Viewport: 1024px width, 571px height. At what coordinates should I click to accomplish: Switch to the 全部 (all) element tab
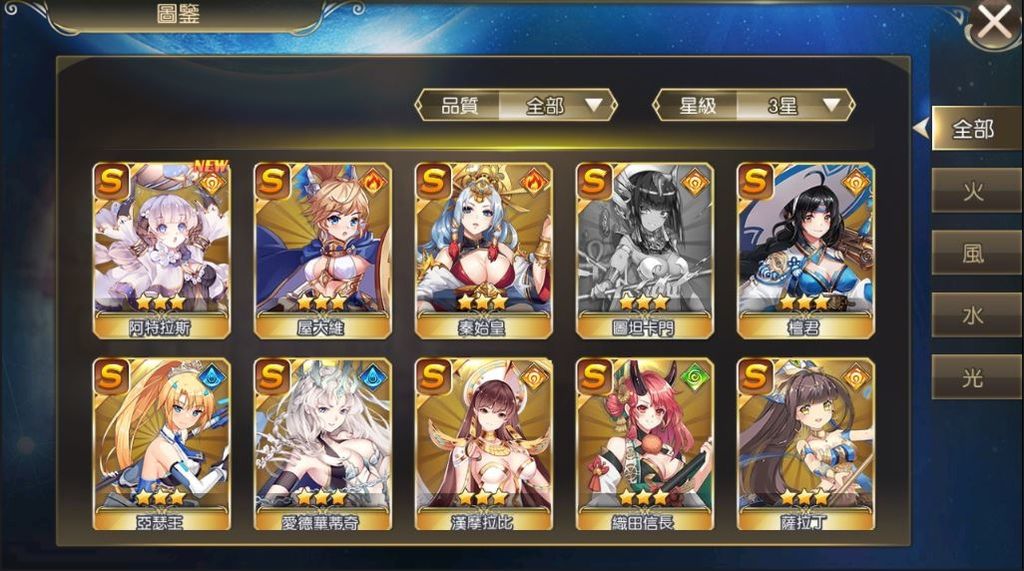click(973, 129)
